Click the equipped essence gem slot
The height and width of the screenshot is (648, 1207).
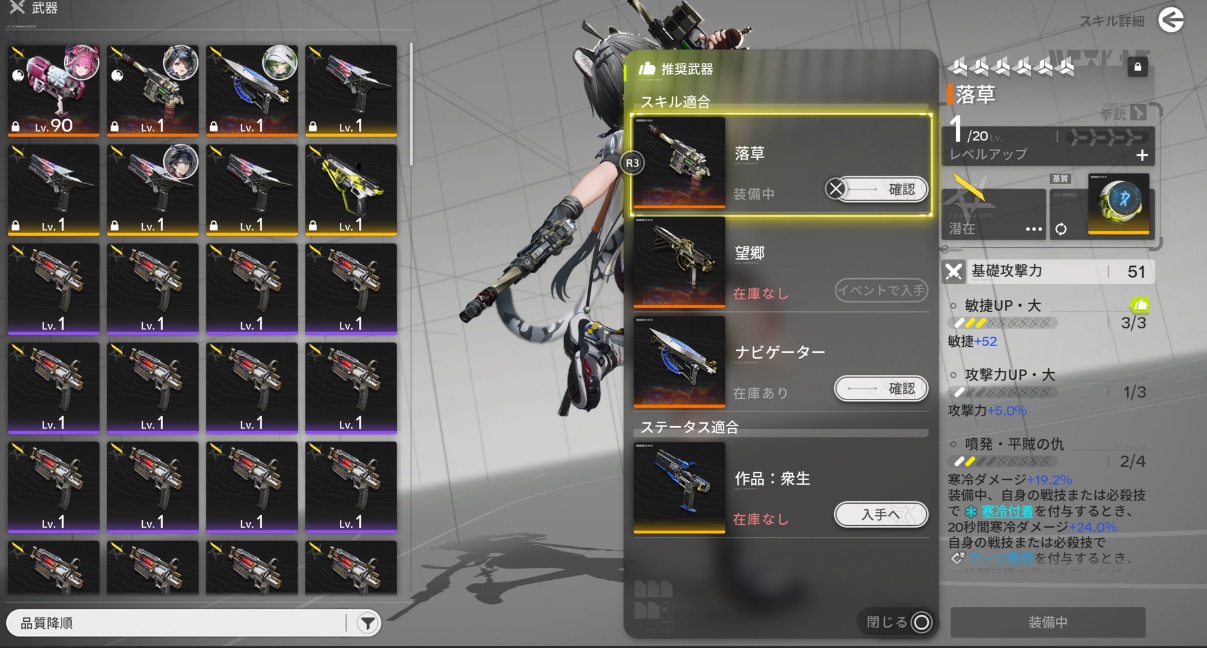[x=1118, y=205]
